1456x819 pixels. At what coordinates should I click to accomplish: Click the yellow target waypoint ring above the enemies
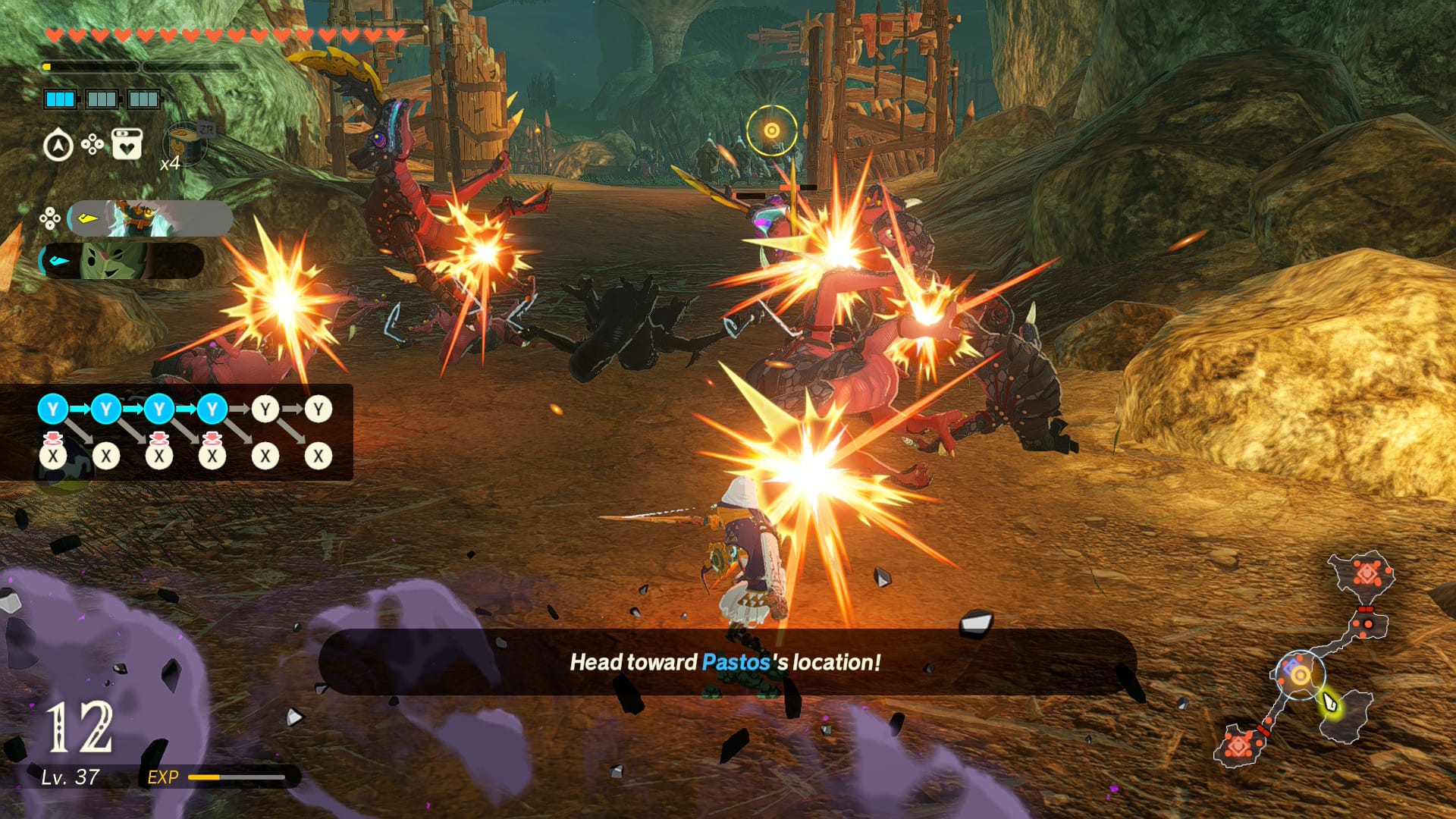(771, 130)
